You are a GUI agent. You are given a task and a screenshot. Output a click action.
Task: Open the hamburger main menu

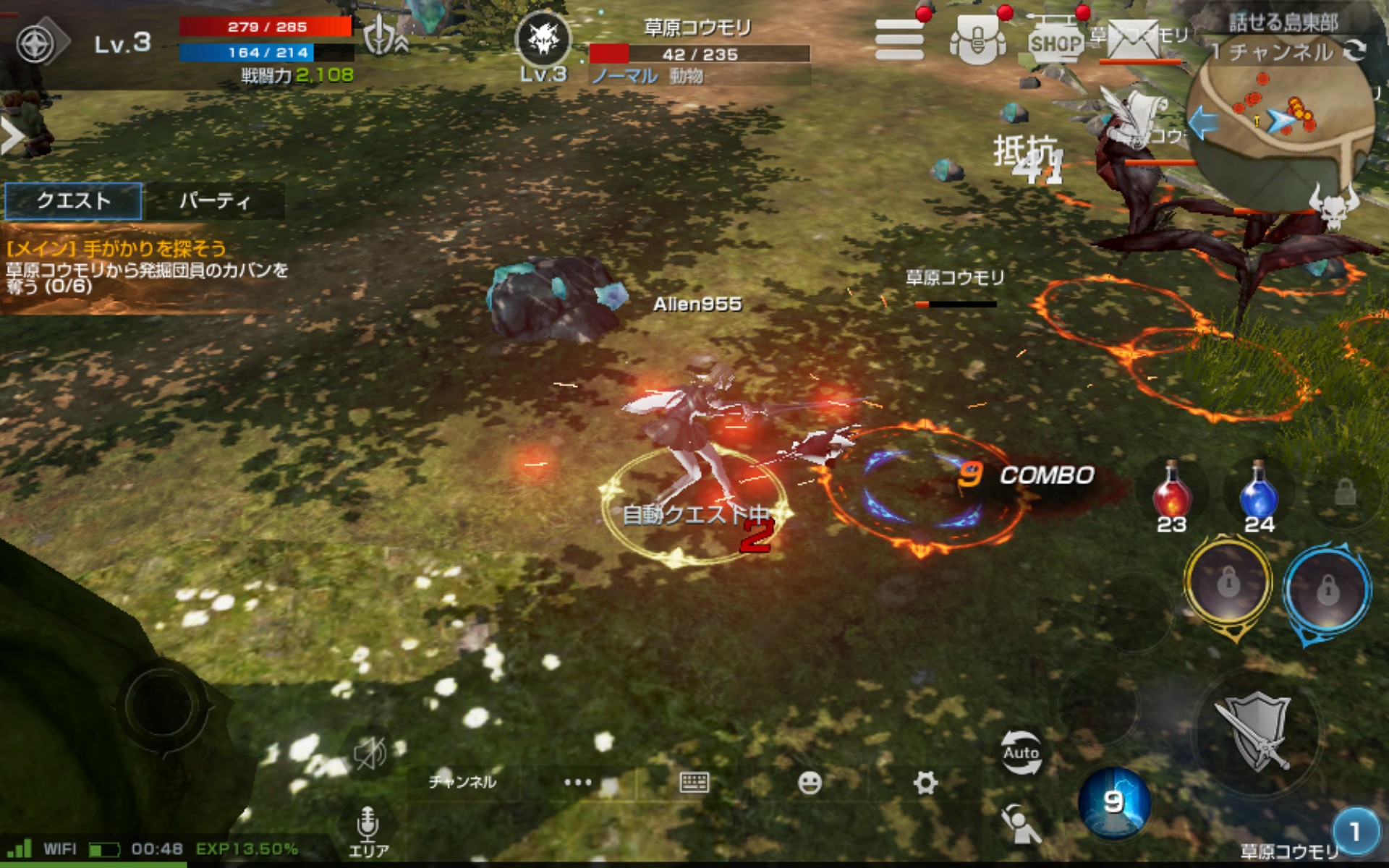(x=899, y=40)
